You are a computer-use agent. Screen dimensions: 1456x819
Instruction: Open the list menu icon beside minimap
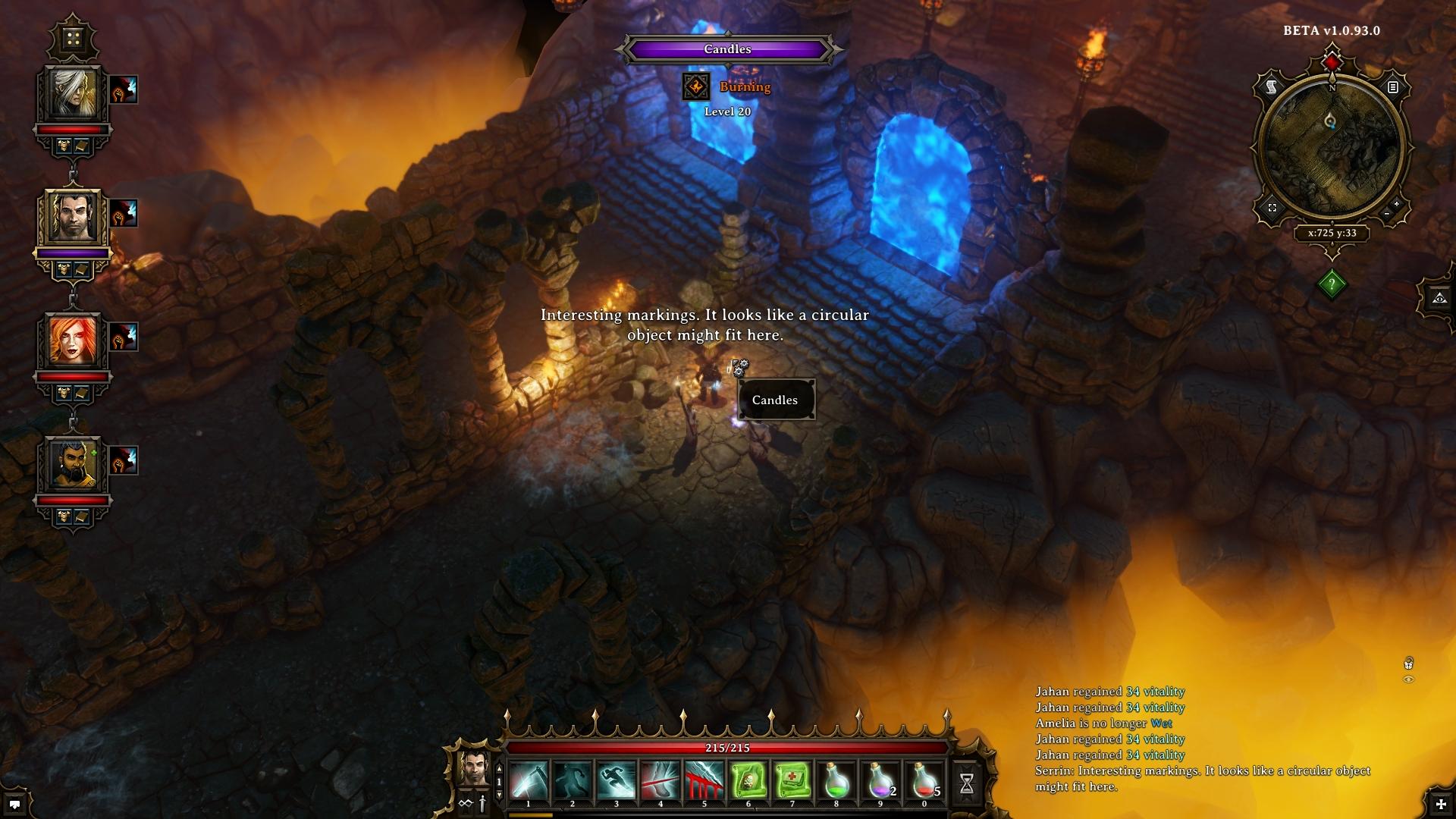(x=1393, y=87)
